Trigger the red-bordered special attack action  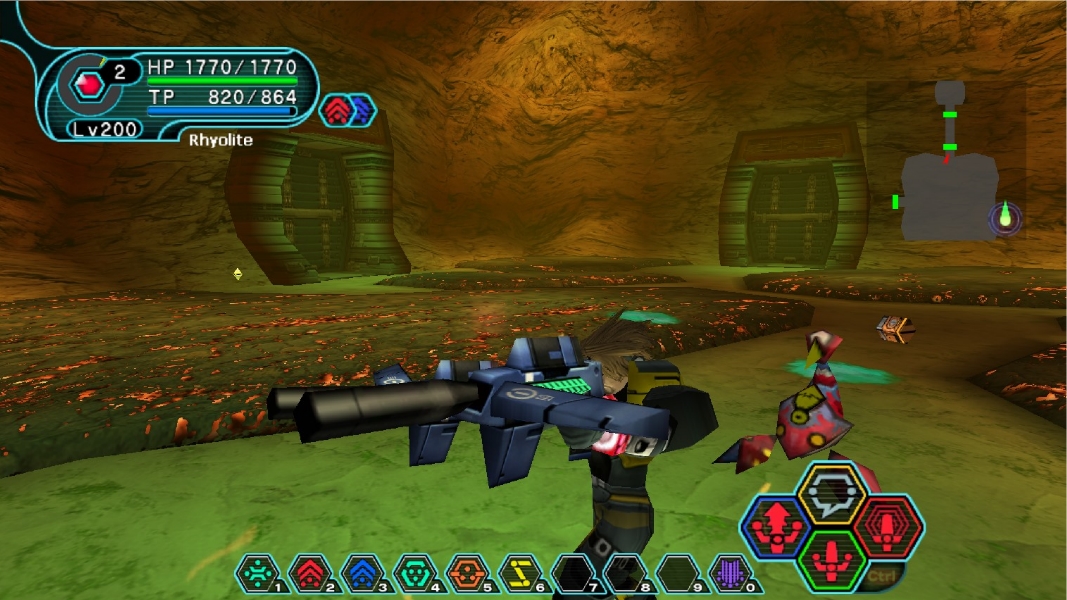[887, 526]
